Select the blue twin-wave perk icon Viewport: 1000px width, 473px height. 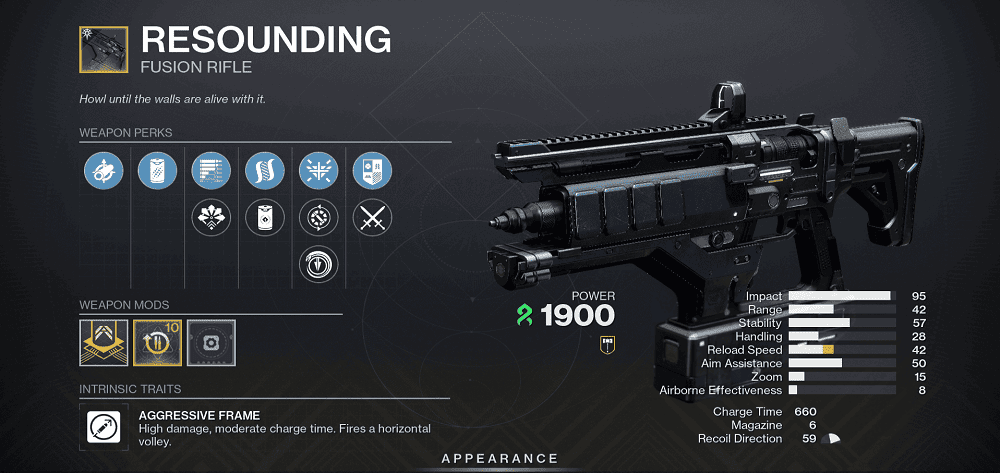point(265,171)
